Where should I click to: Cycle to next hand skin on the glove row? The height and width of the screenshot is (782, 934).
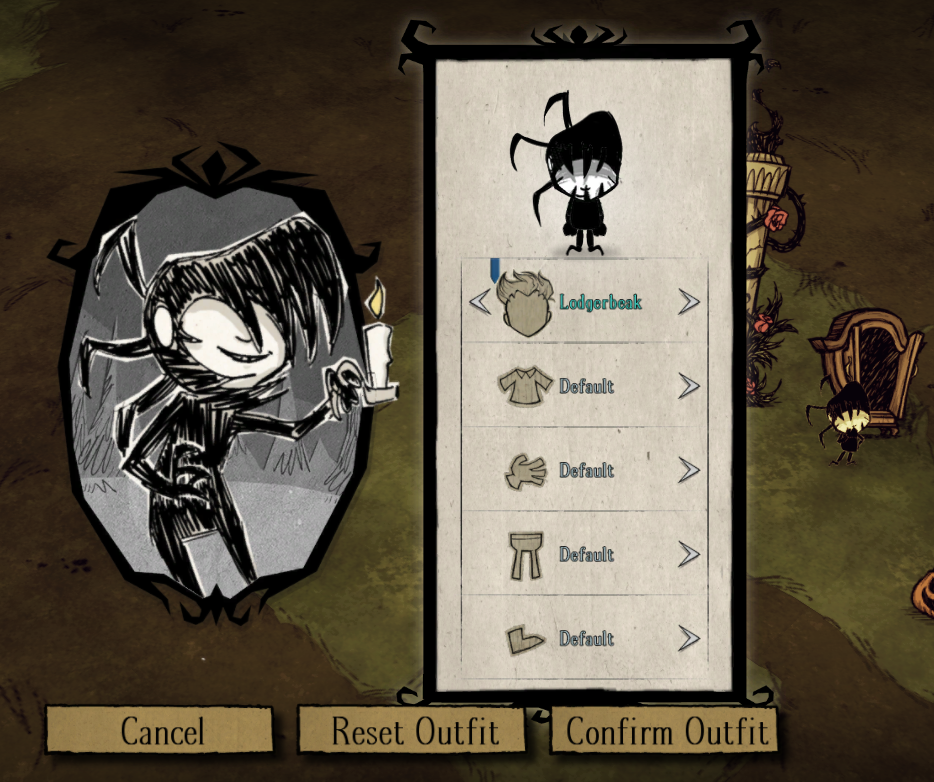[x=689, y=470]
